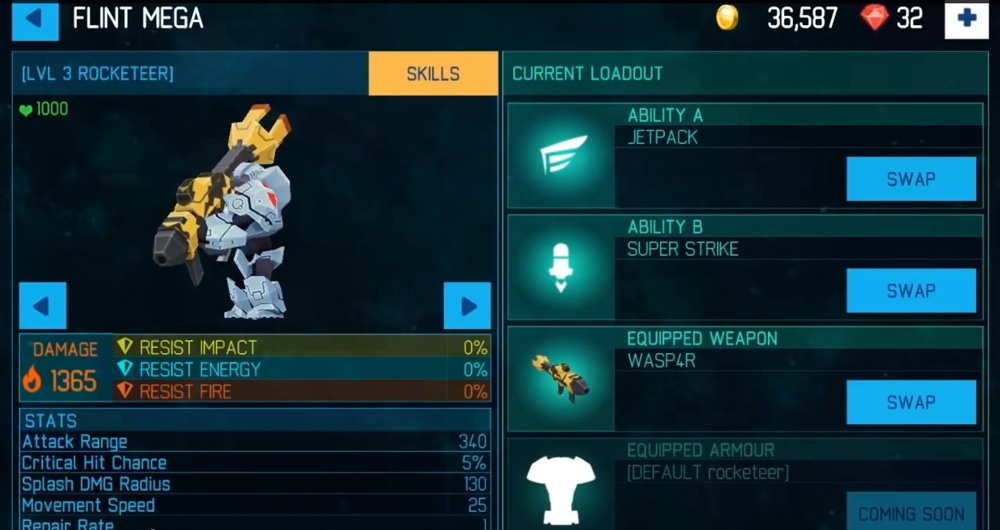This screenshot has width=1000, height=530.
Task: Go back using the top-left arrow
Action: (35, 19)
